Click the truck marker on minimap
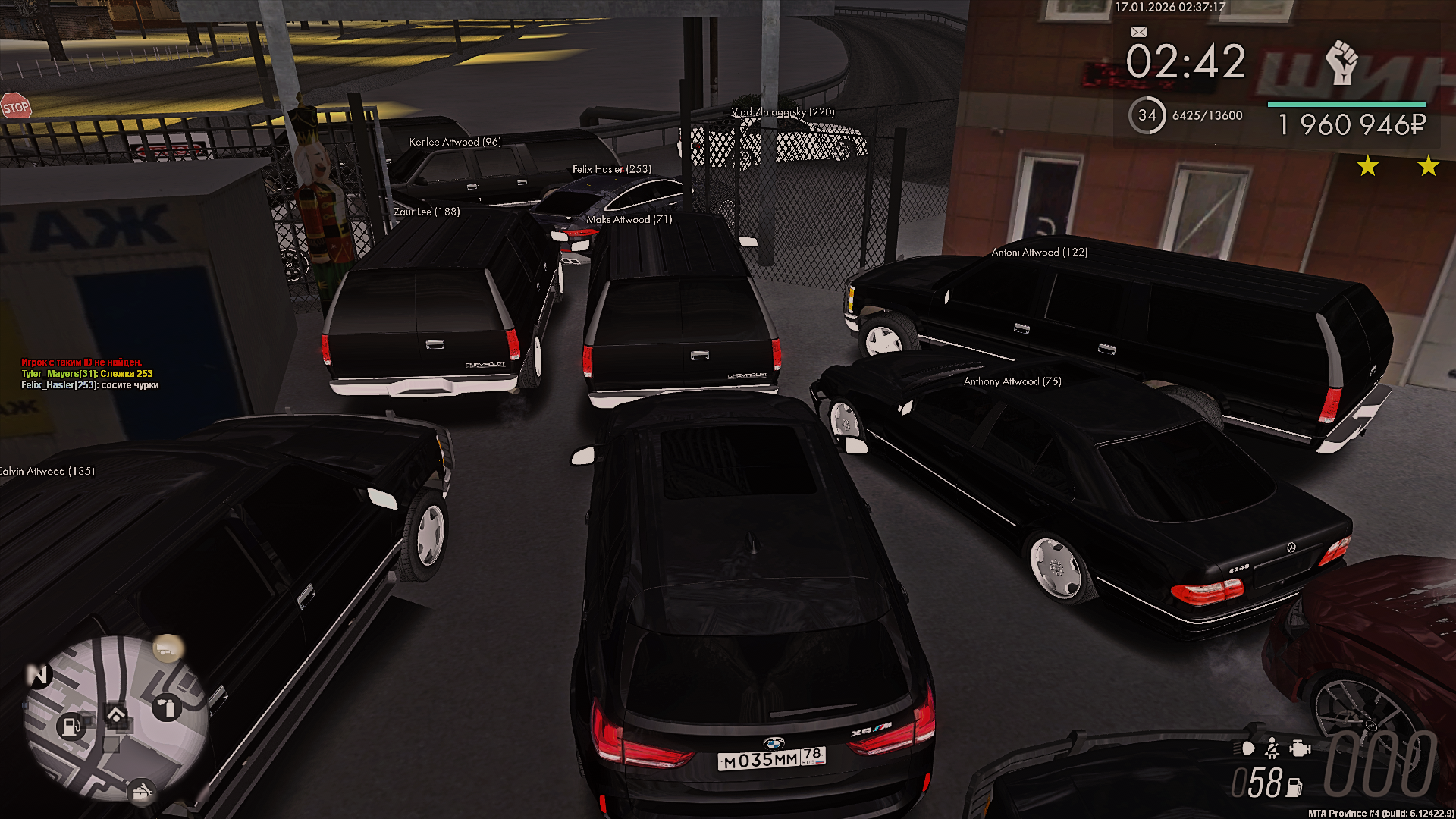Screen dimensions: 1456x819 (168, 648)
